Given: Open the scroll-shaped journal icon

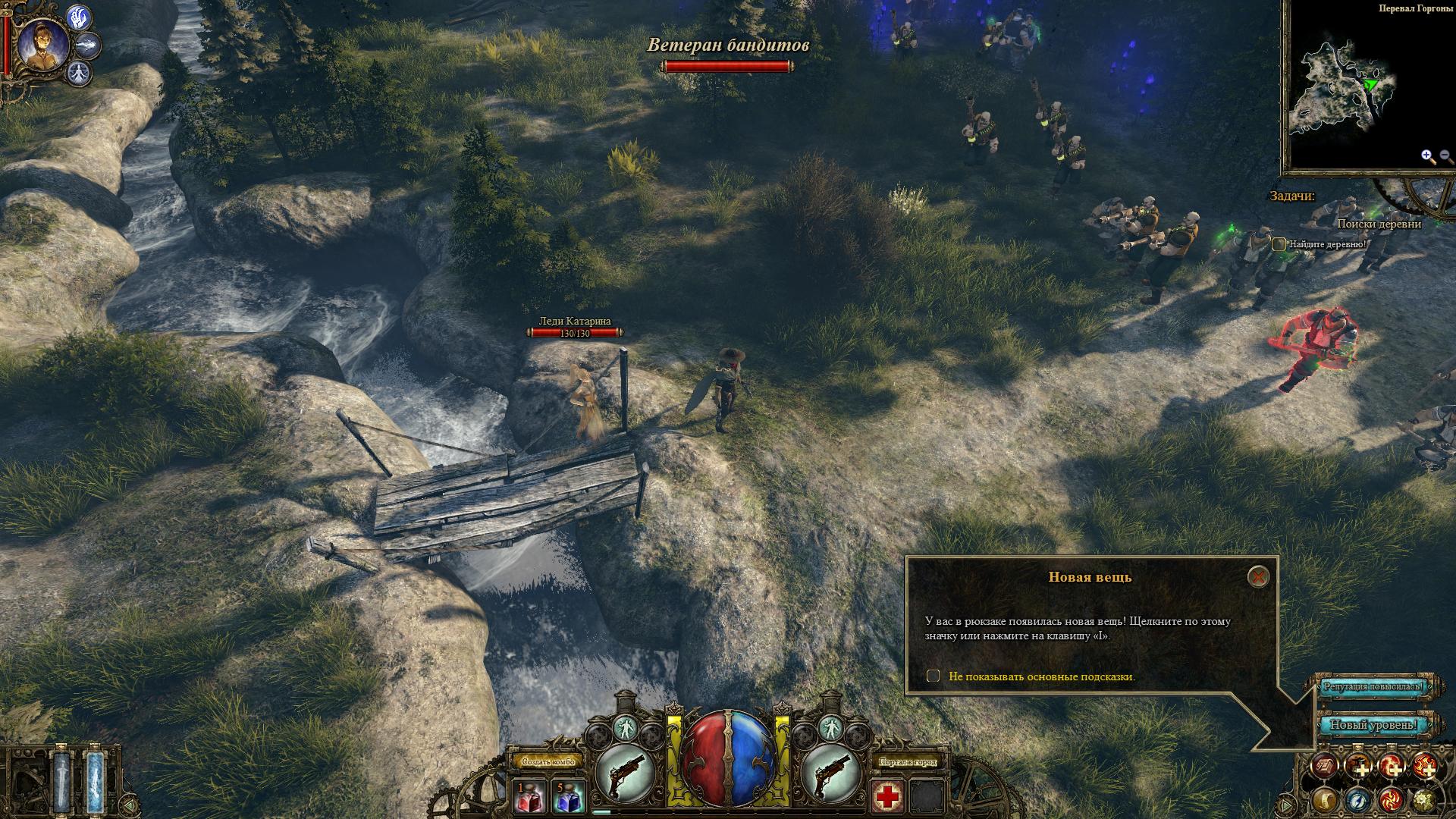Looking at the screenshot, I should coord(1326,799).
